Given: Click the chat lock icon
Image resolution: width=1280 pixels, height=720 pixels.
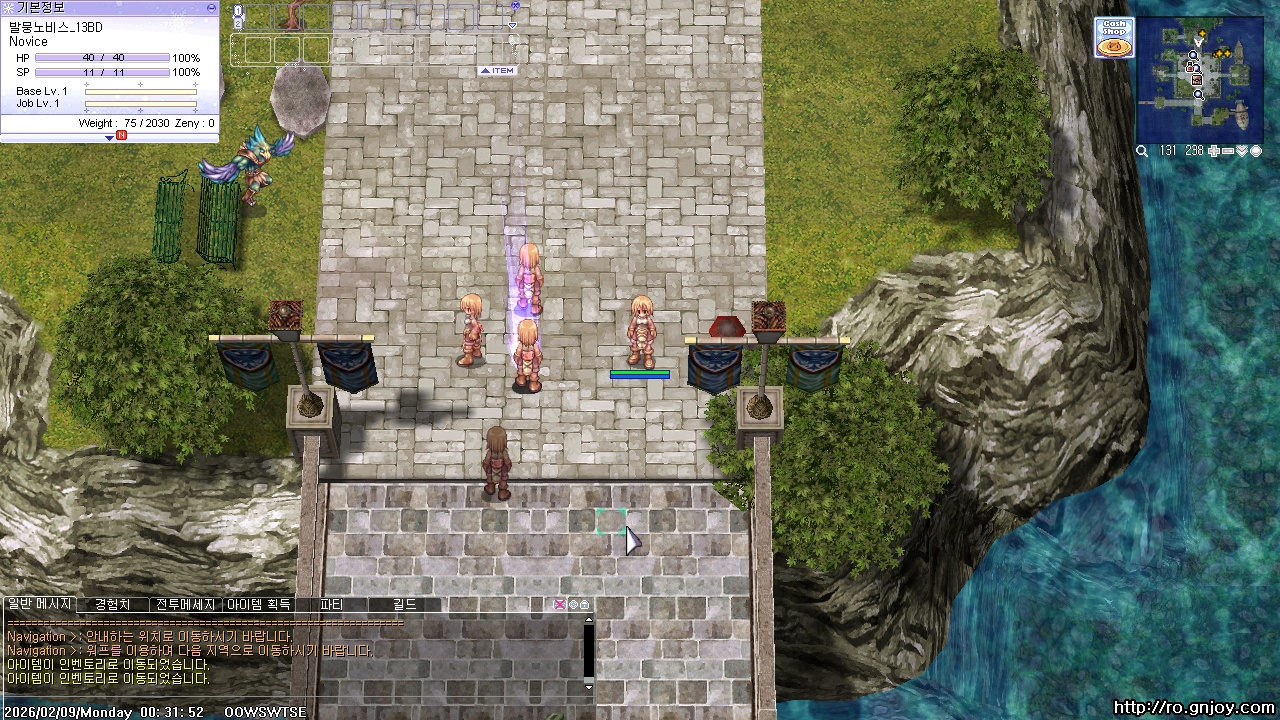Looking at the screenshot, I should pos(584,605).
